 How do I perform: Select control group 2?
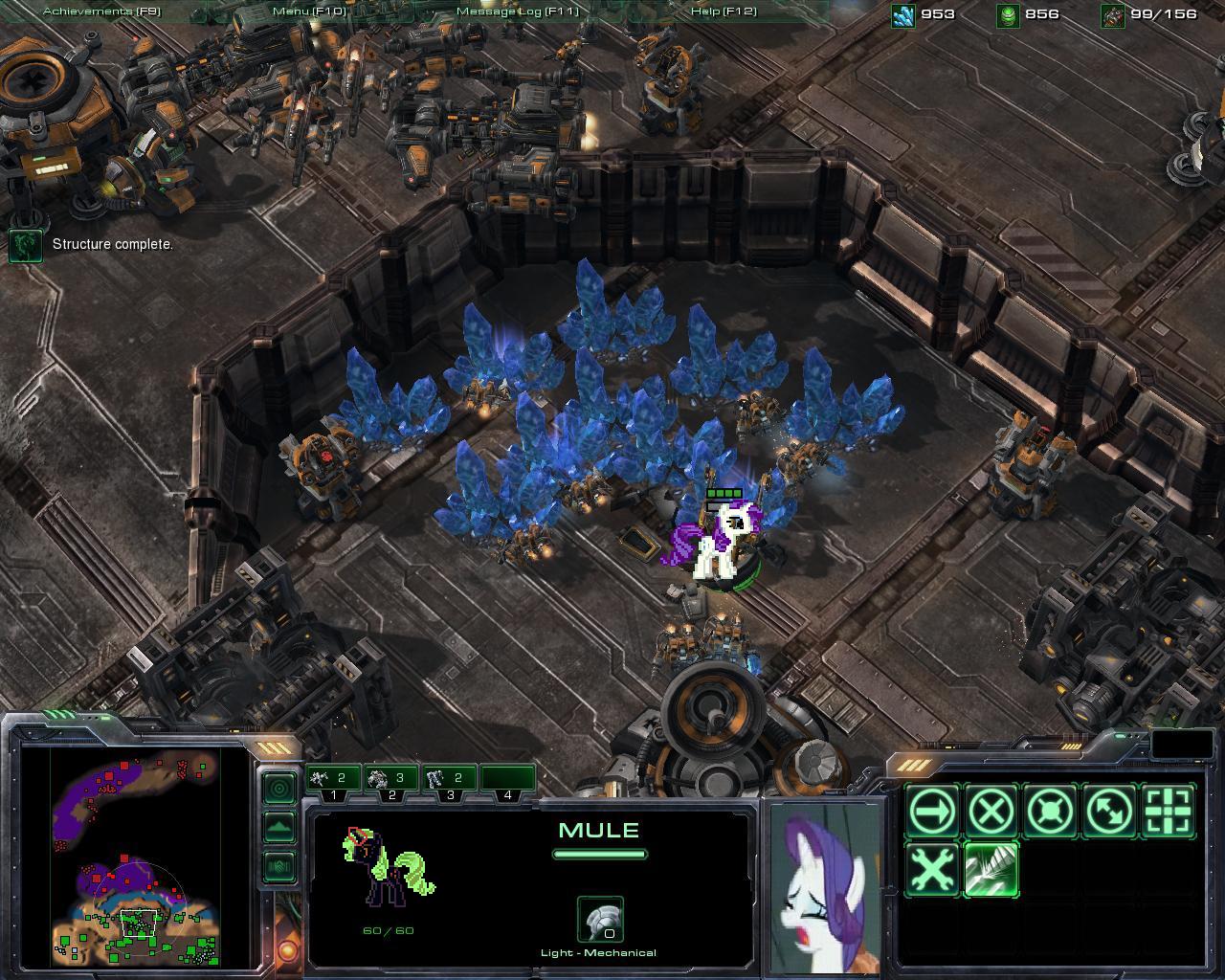pos(391,780)
